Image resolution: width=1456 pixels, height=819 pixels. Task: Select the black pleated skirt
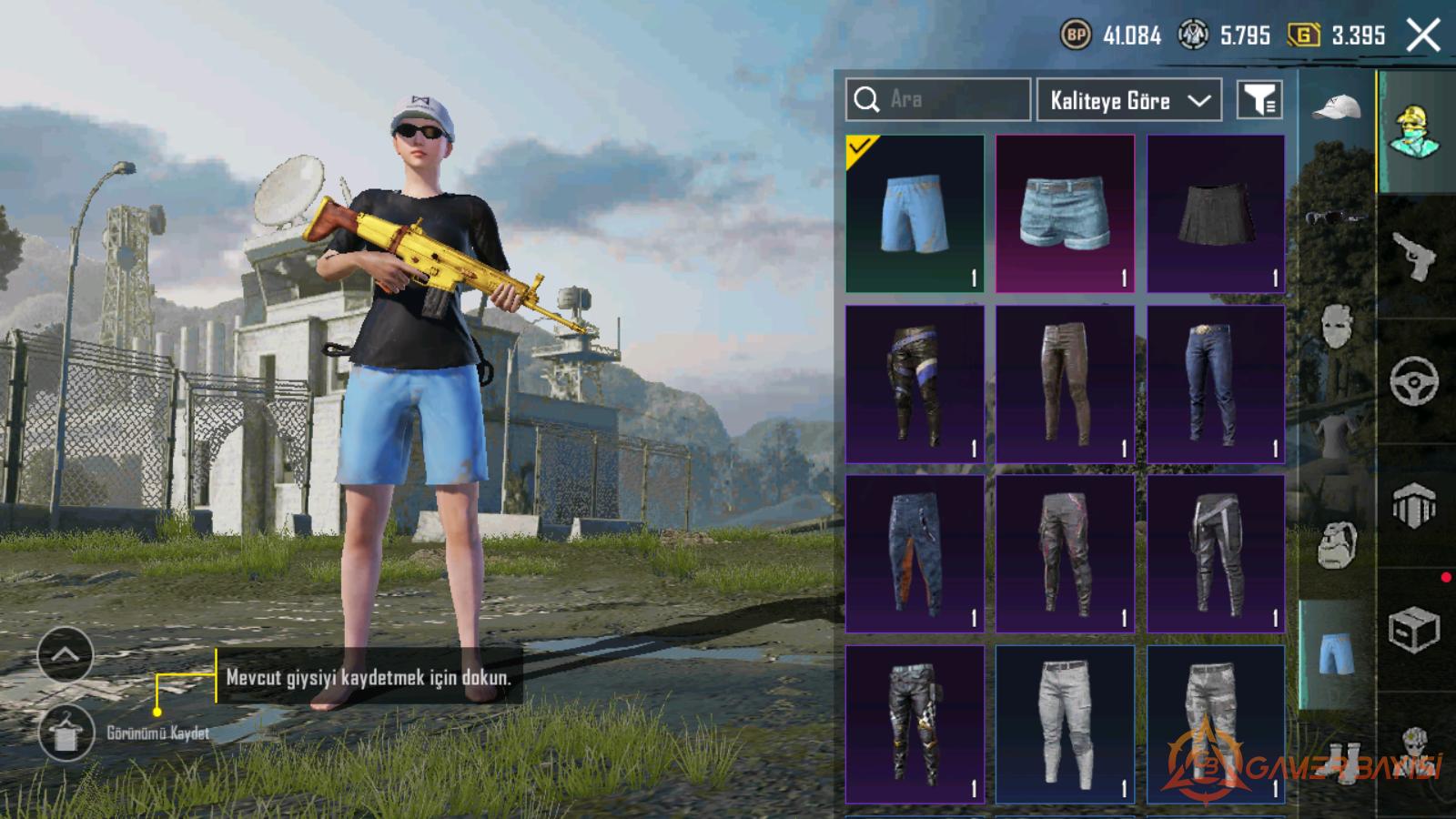click(x=1216, y=214)
